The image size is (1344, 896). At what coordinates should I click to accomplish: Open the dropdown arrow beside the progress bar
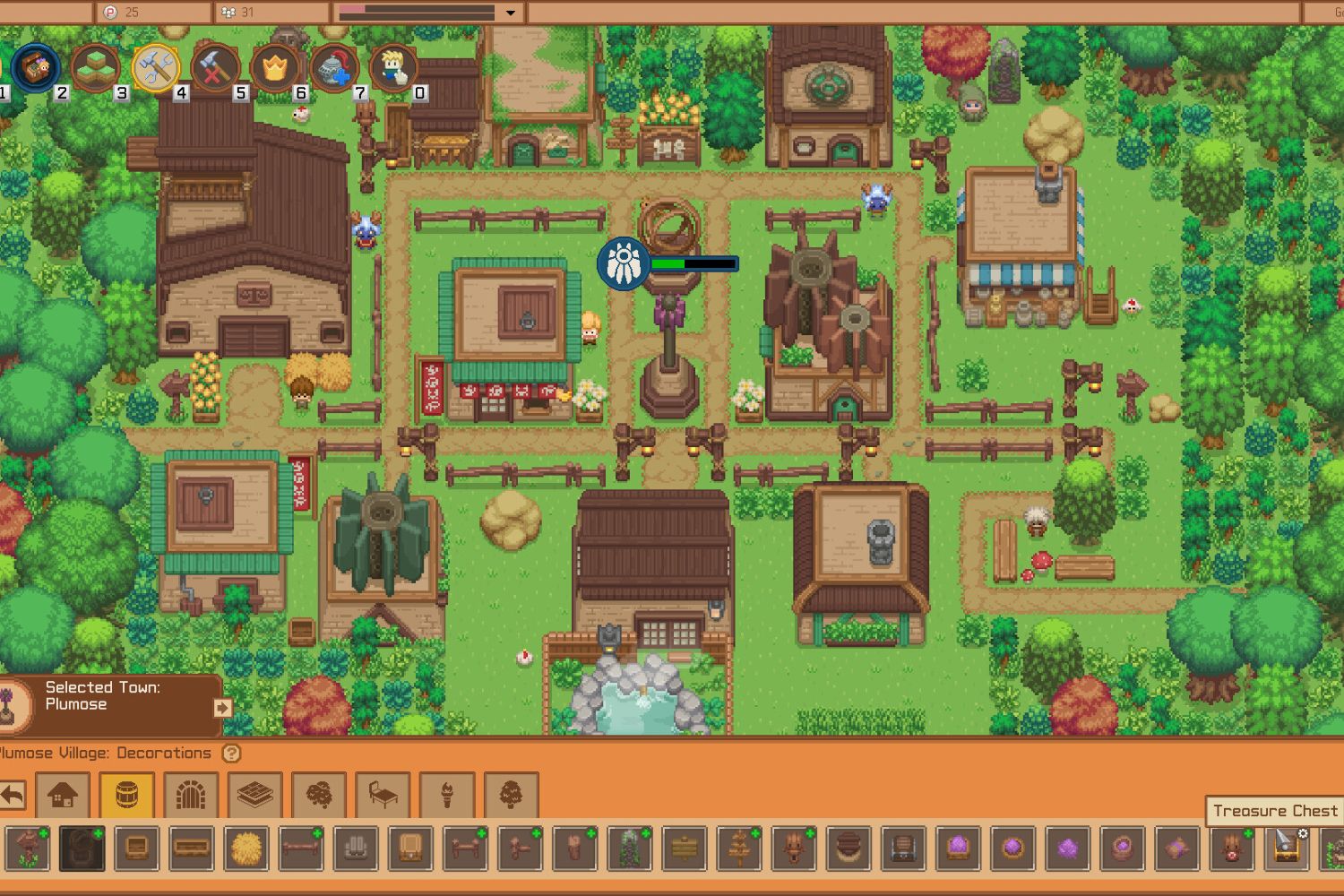(511, 13)
